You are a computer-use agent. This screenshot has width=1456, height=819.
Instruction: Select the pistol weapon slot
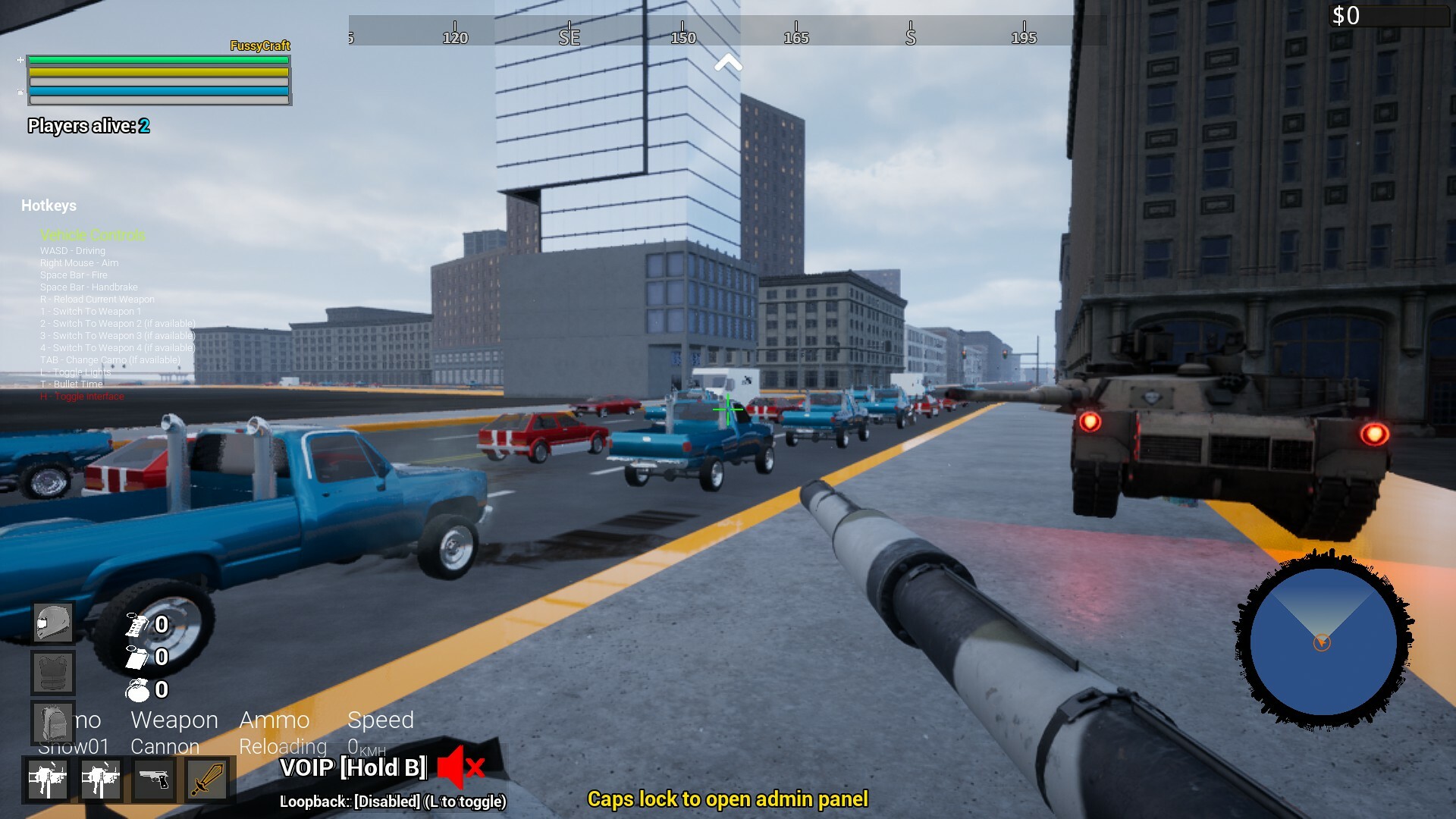[x=156, y=780]
